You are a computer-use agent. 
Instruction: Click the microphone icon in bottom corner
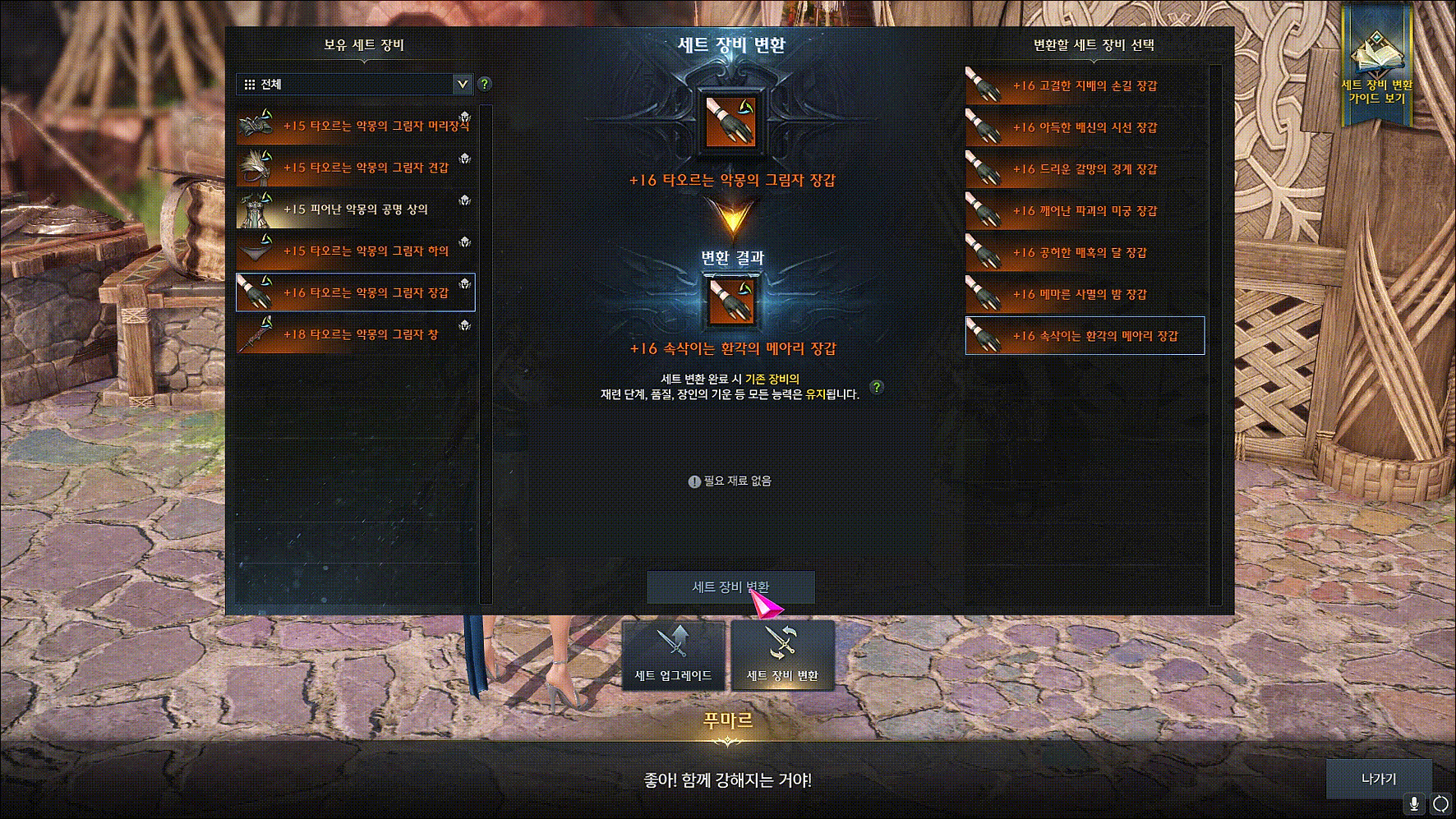tap(1414, 803)
